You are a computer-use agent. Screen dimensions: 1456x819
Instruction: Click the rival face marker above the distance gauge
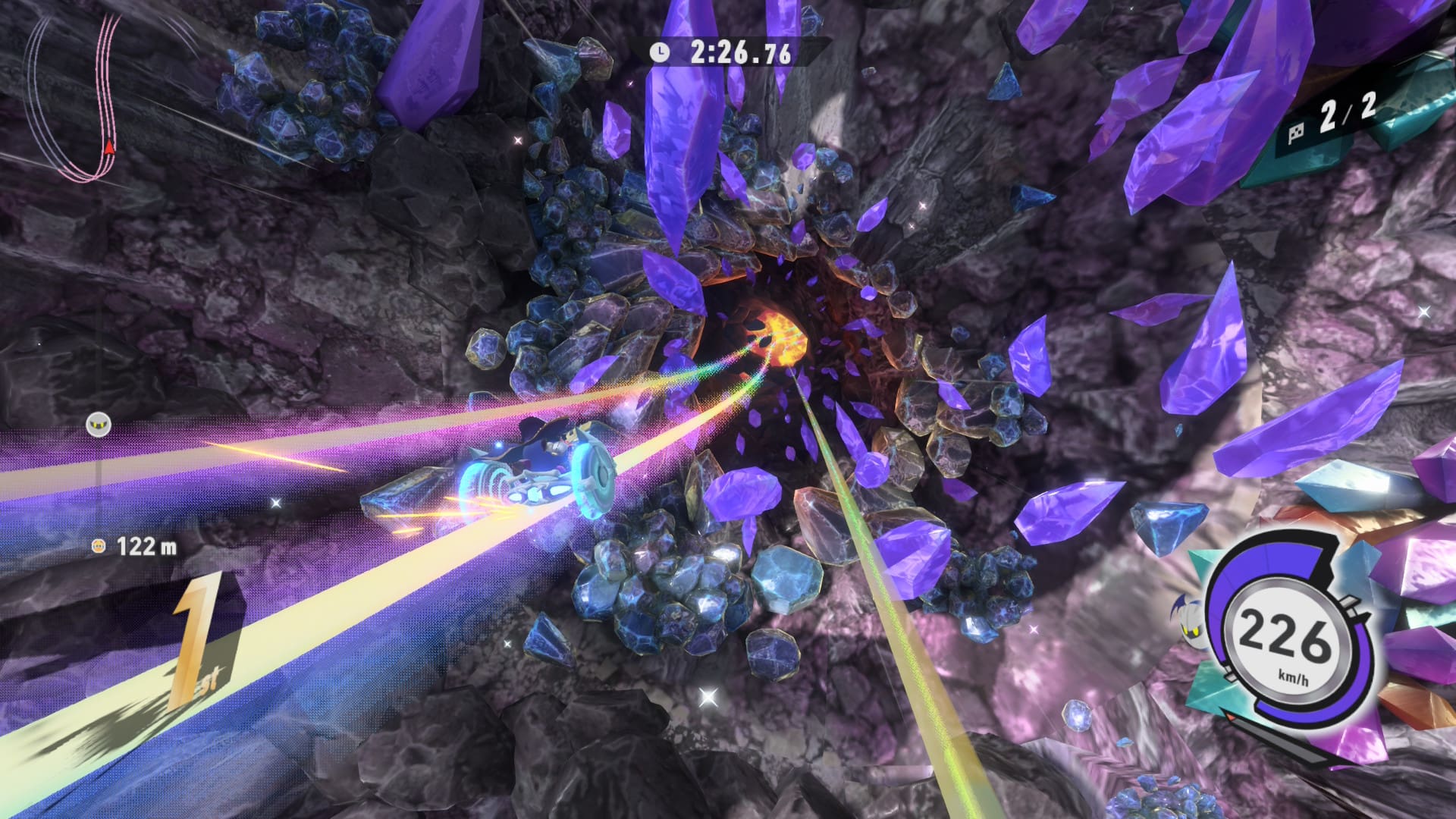pos(99,424)
